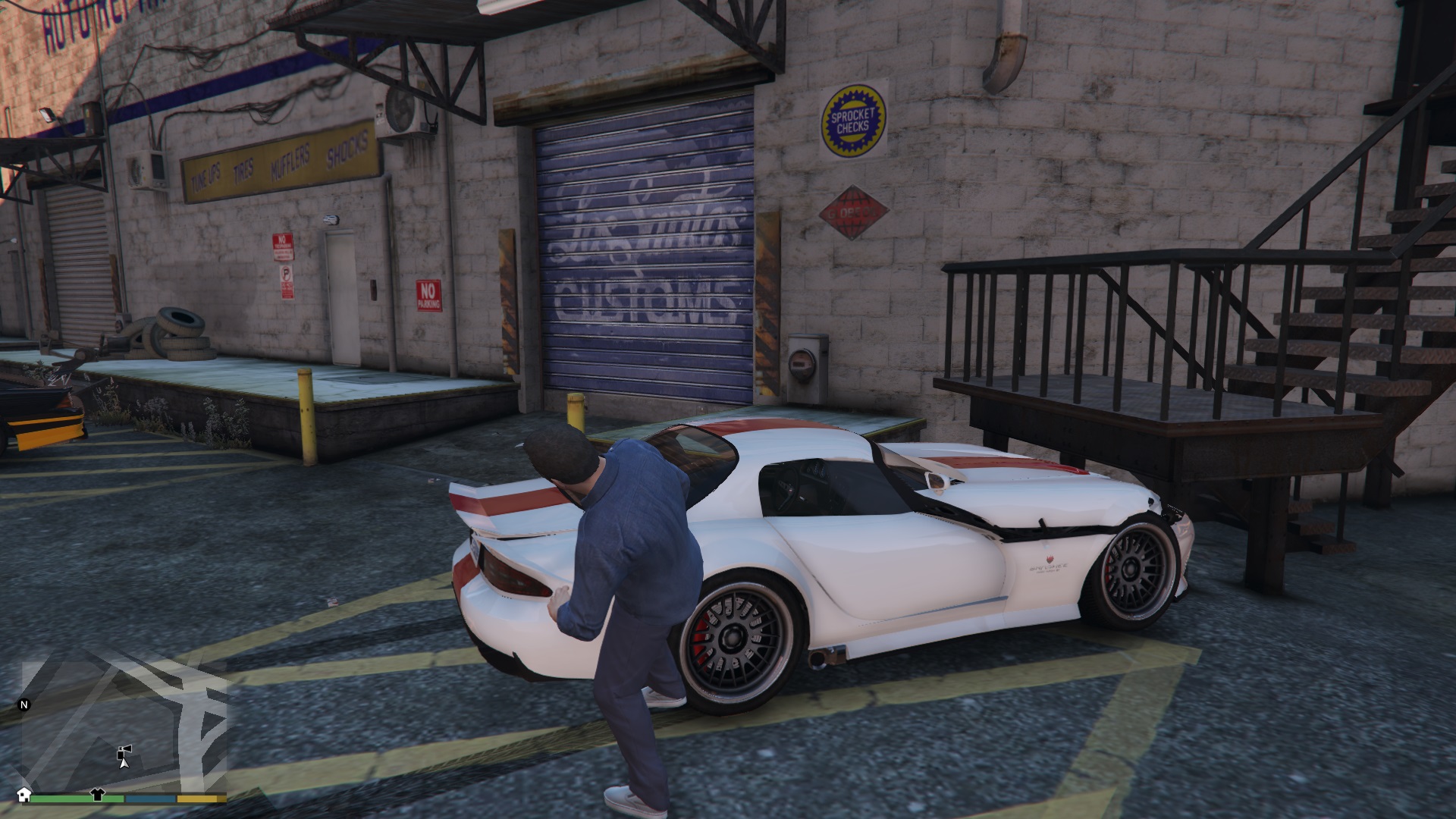Toggle the blue stamina bar segment
Screen dimensions: 1456x819
tap(149, 800)
